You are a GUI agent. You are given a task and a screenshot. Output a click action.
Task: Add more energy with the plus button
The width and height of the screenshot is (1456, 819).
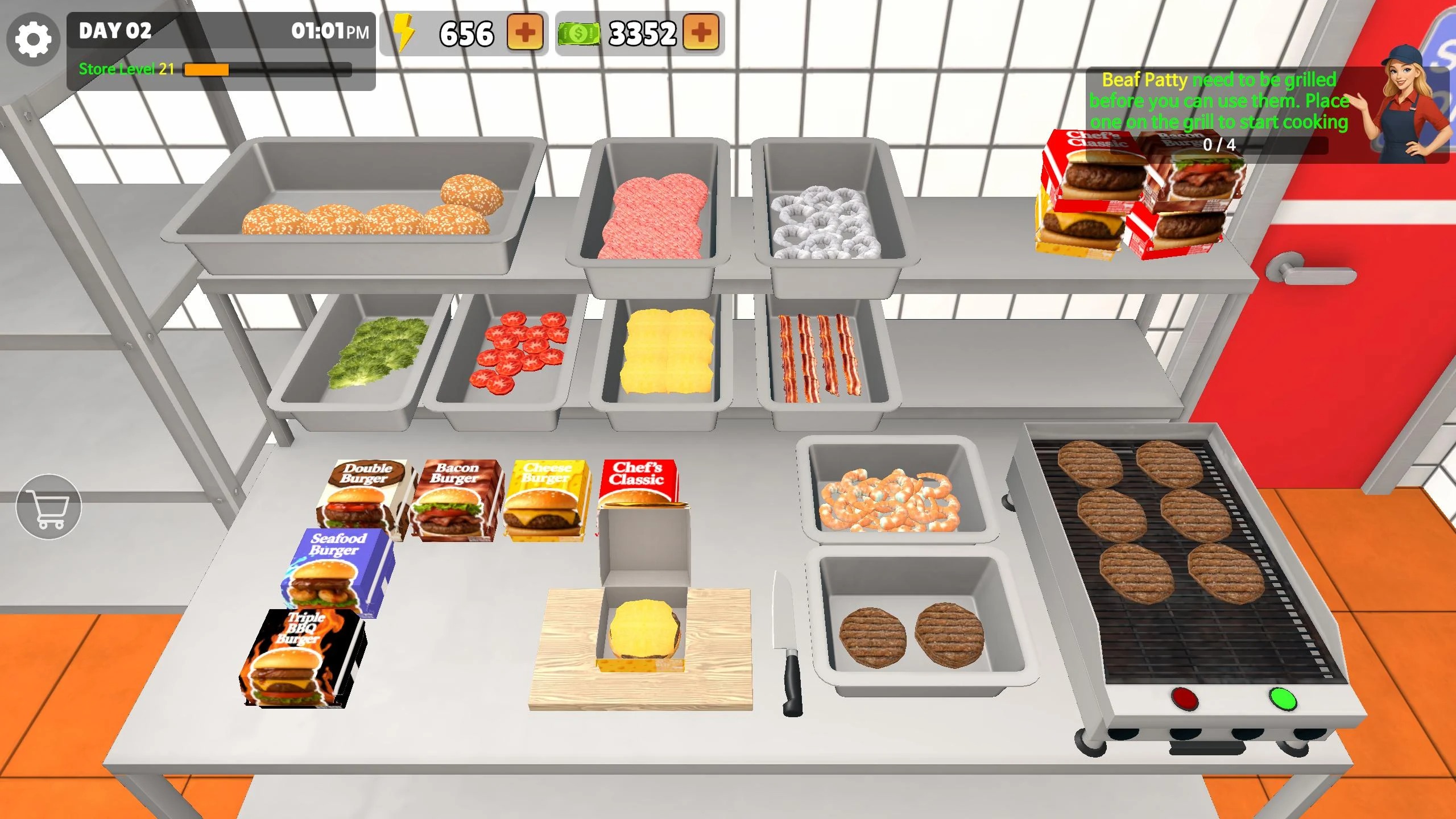pos(524,32)
